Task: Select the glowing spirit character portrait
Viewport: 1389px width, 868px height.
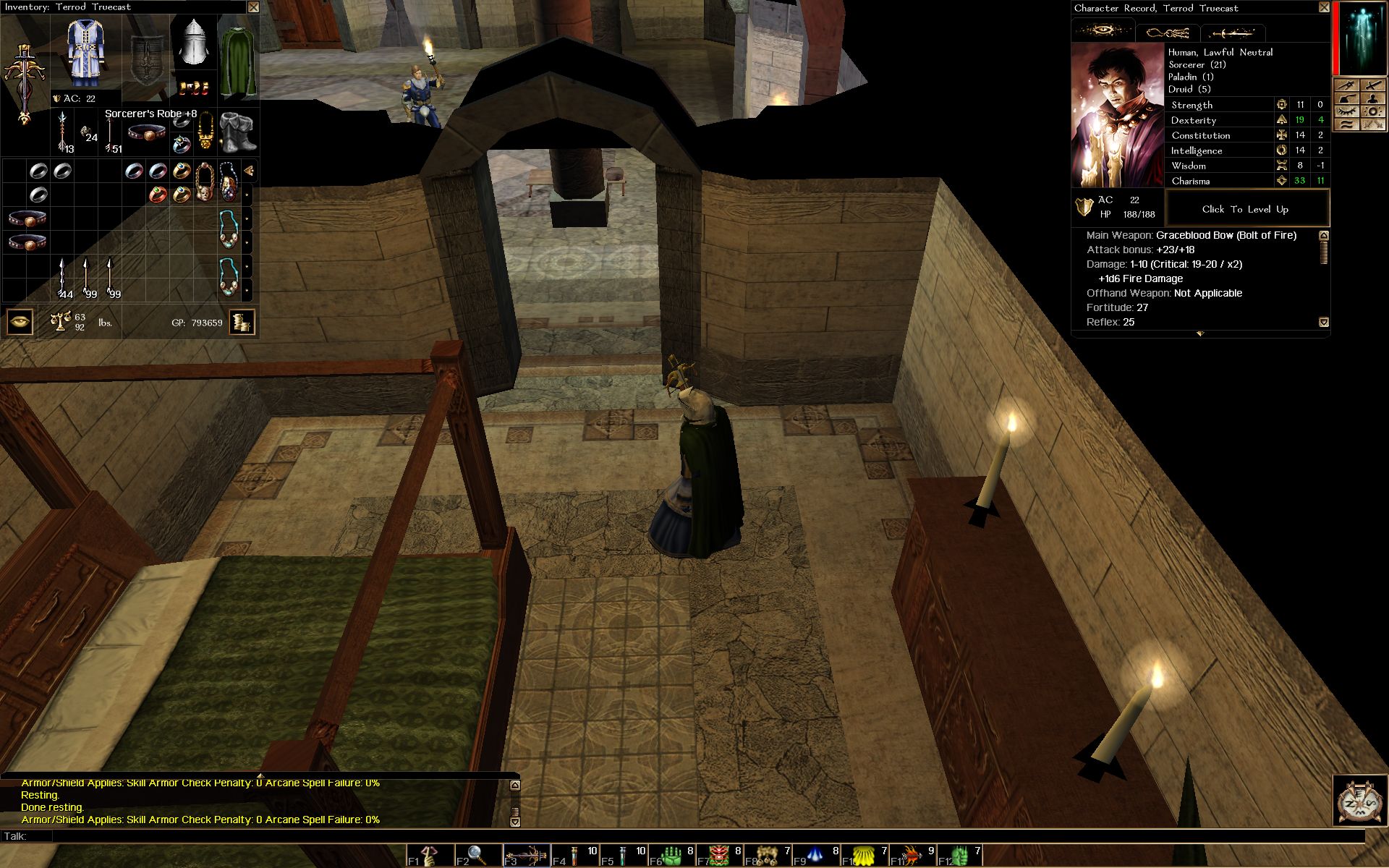Action: (1362, 38)
